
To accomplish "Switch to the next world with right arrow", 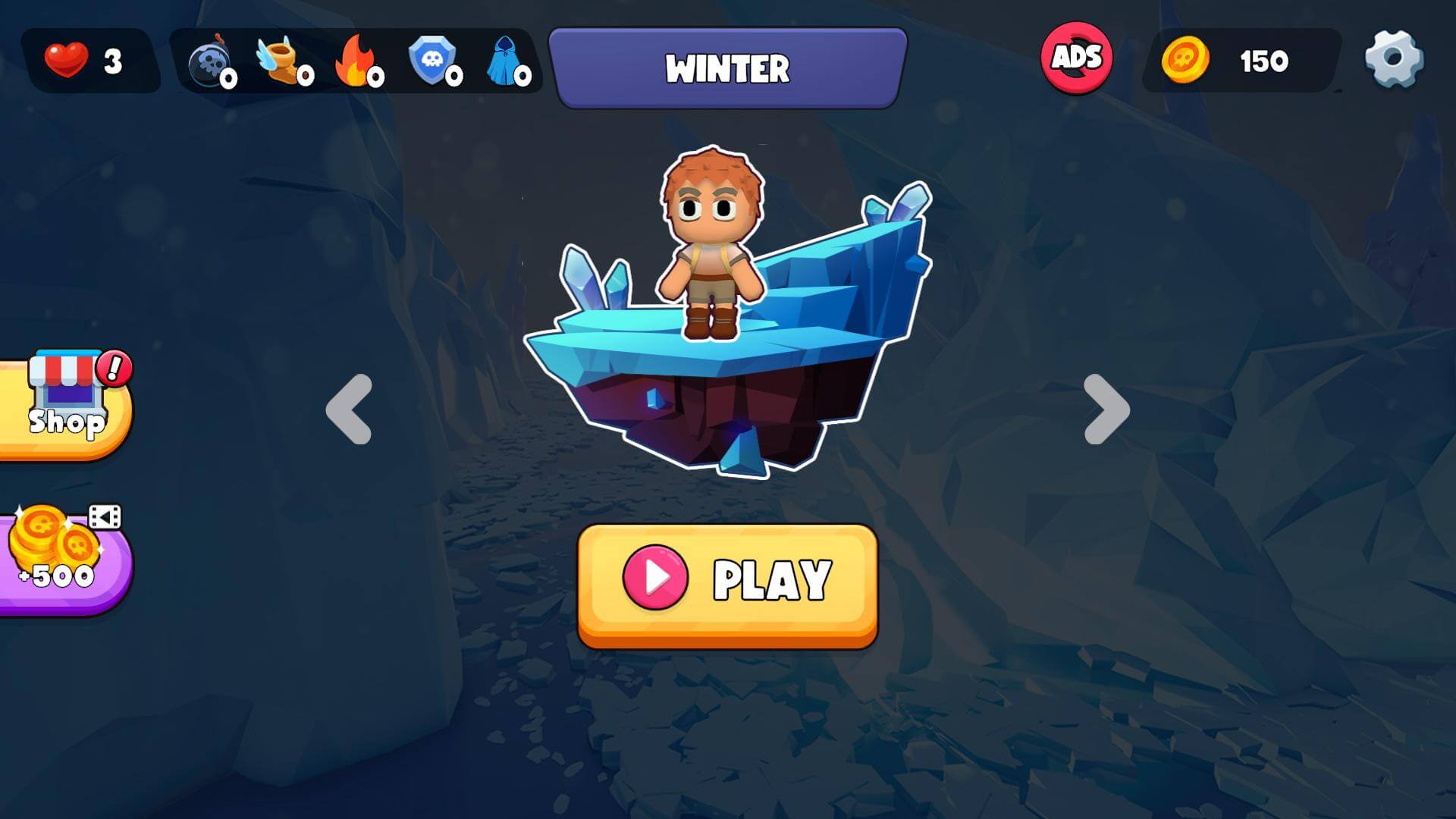I will point(1106,409).
